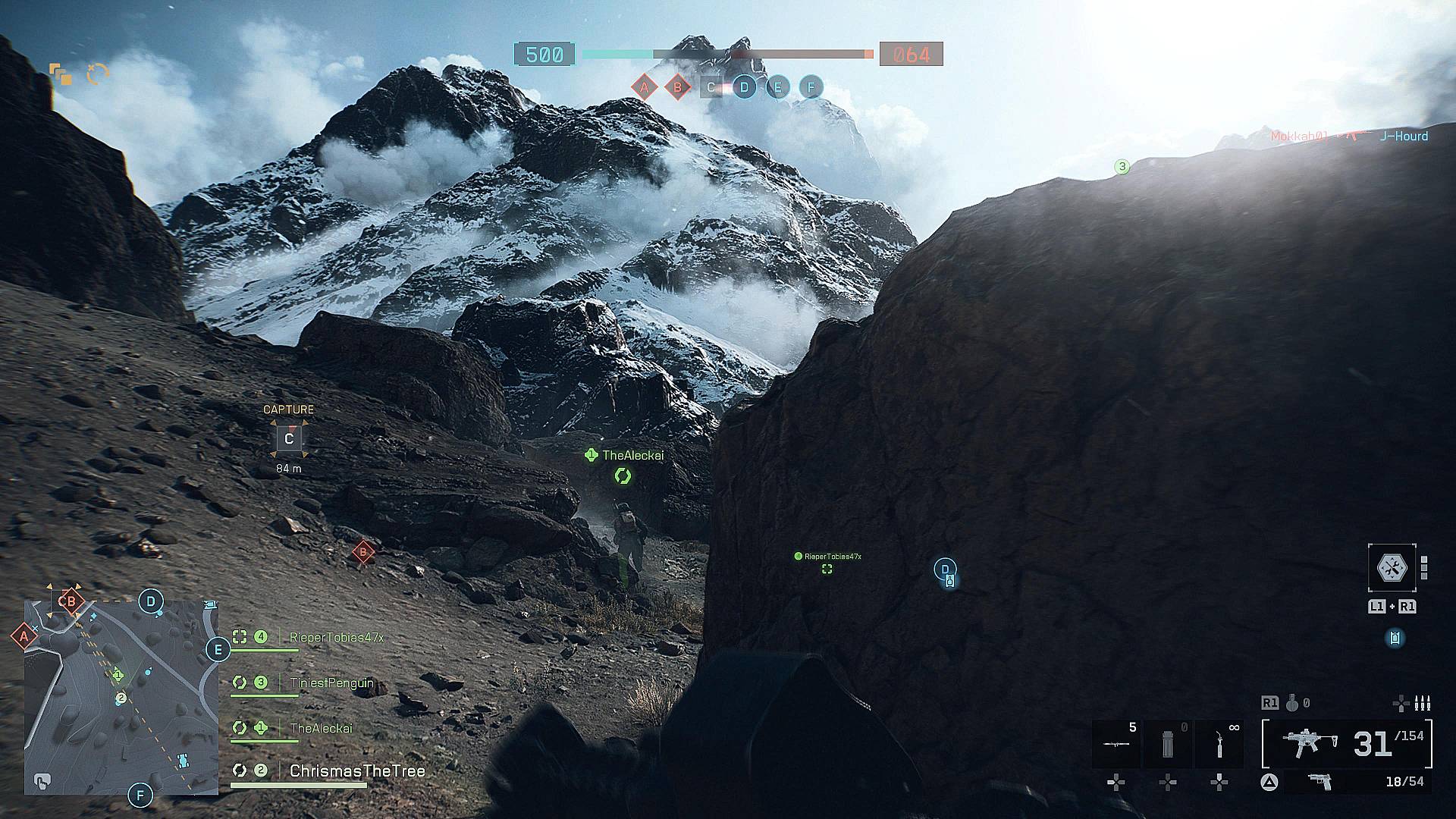Click the Capture C objective marker
Screen dimensions: 1456x819
[x=288, y=438]
